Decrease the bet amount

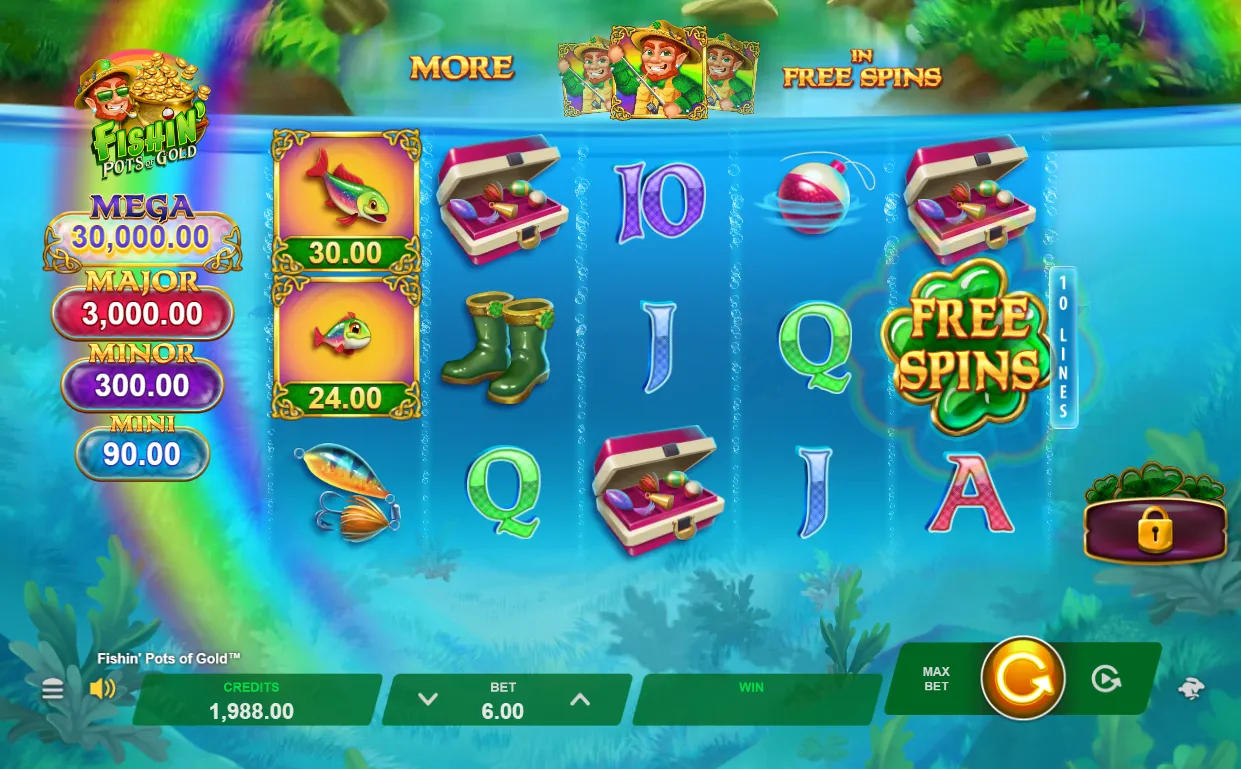428,699
